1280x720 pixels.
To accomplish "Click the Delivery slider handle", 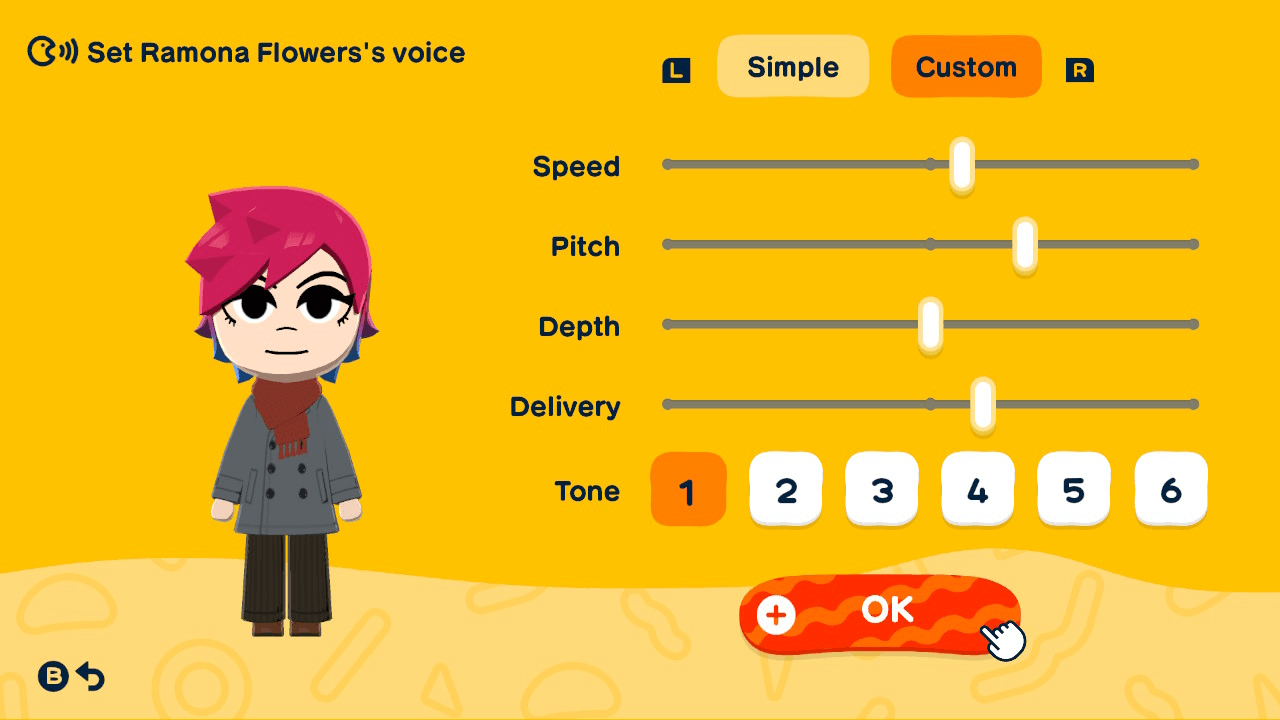I will pos(984,404).
